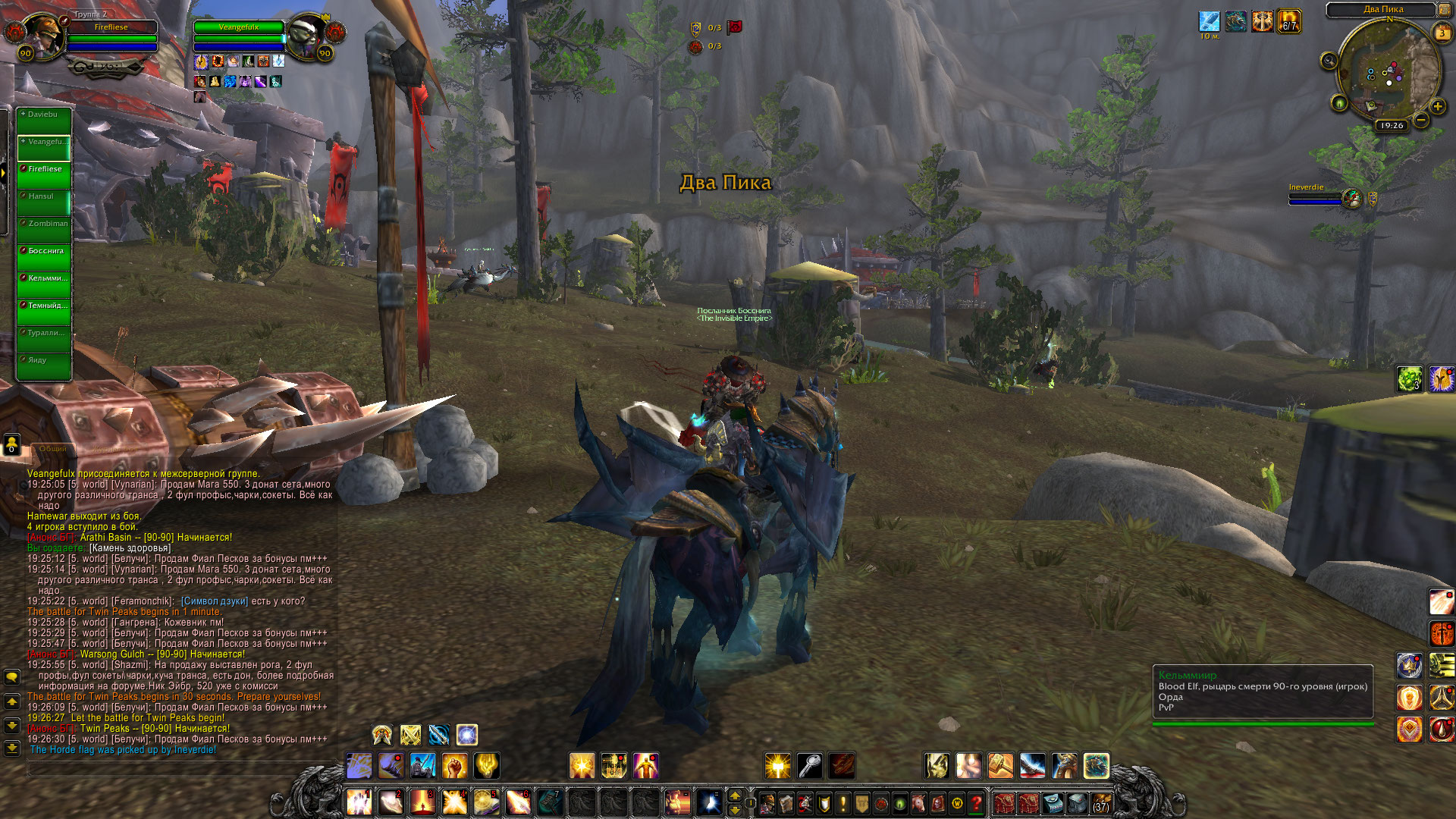Open the red question mark help button

tap(977, 802)
